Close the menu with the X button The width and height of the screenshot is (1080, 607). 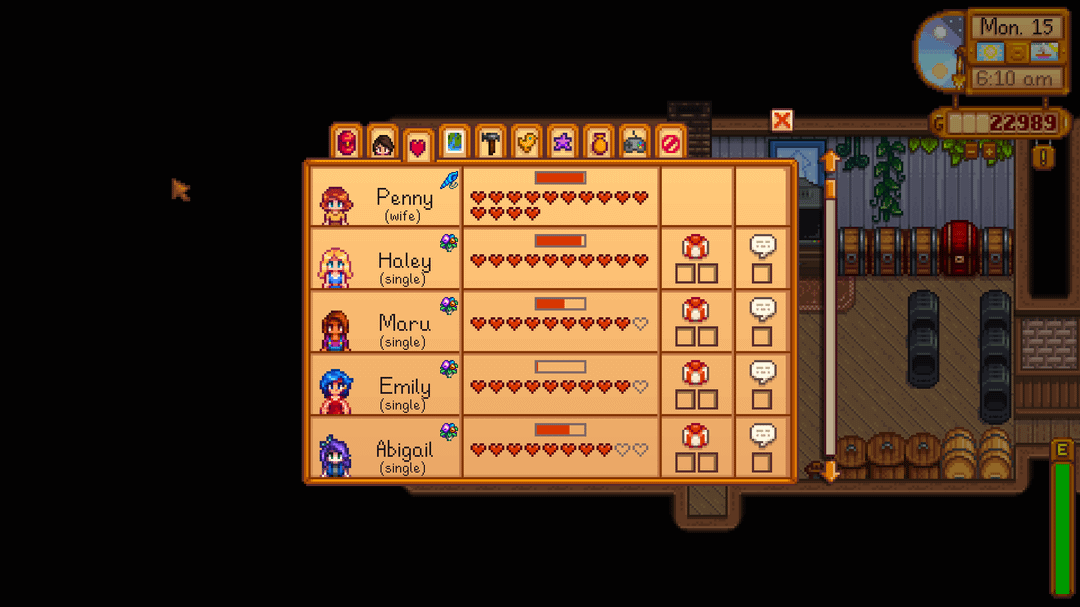pyautogui.click(x=782, y=121)
